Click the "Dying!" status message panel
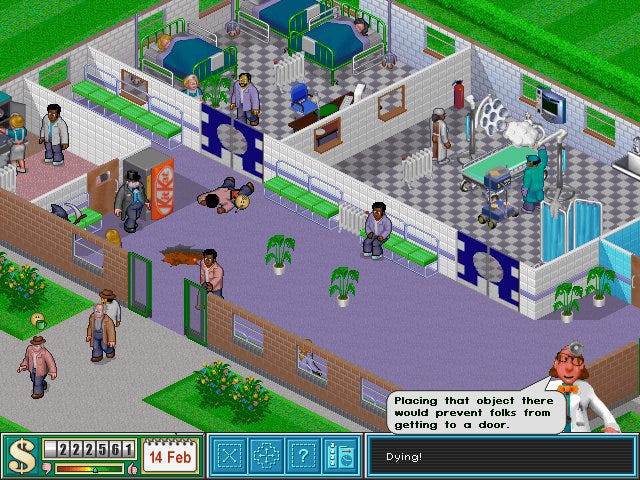This screenshot has width=640, height=480. pos(500,457)
